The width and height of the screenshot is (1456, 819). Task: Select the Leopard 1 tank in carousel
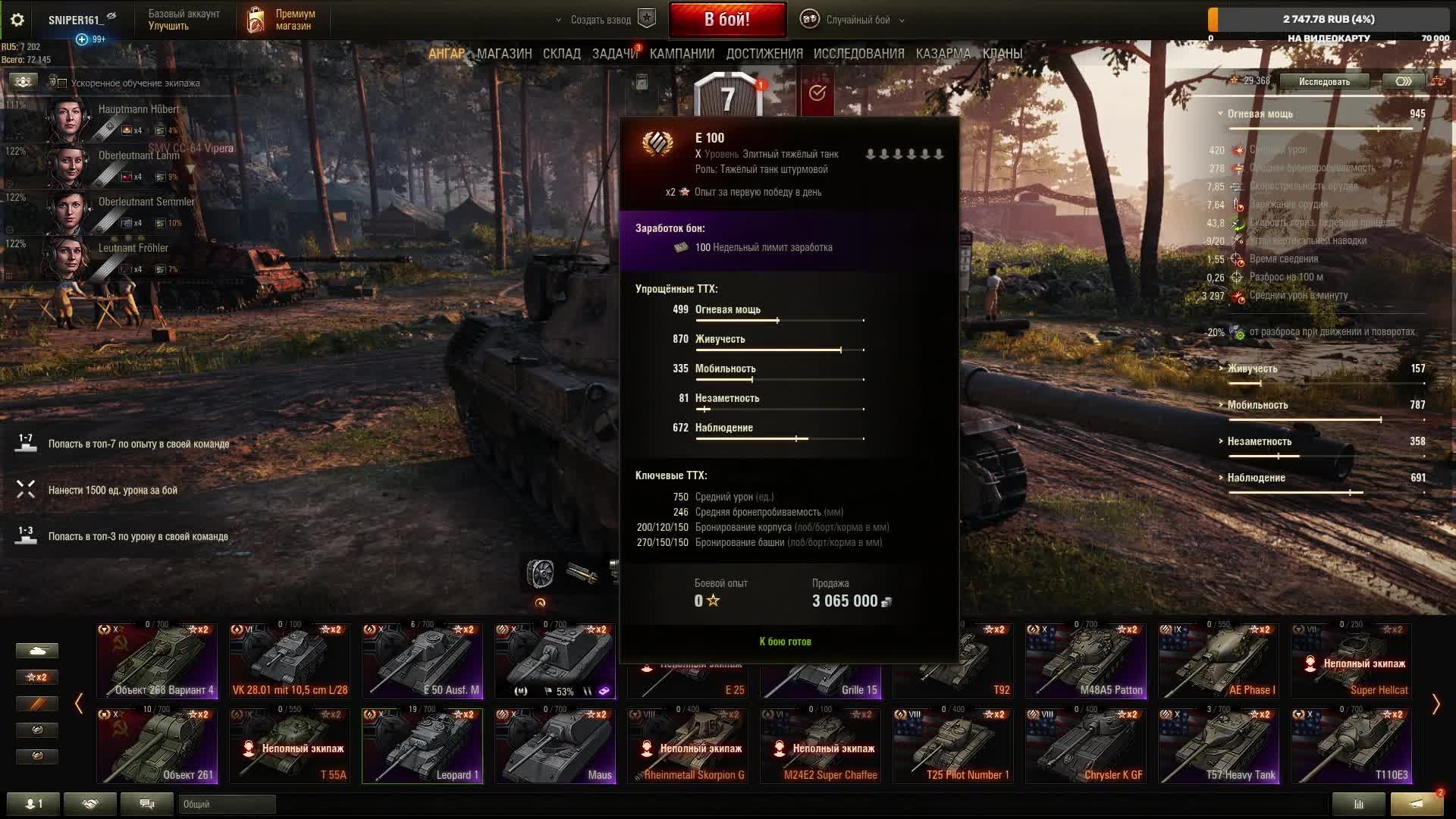coord(422,745)
